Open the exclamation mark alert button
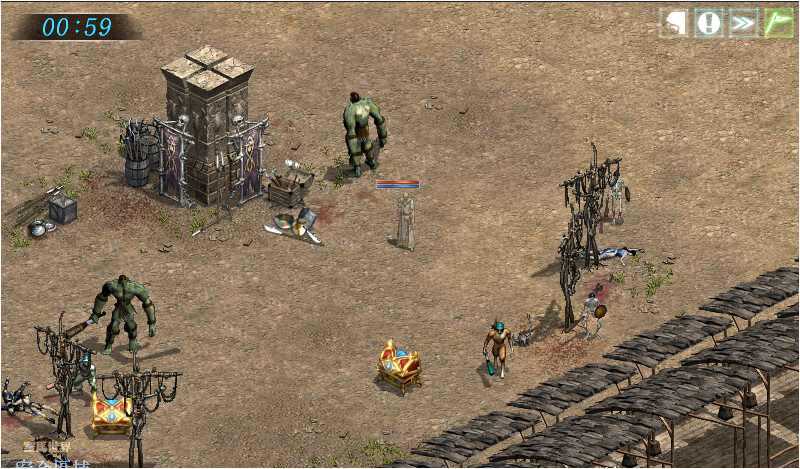This screenshot has width=800, height=469. tap(709, 23)
